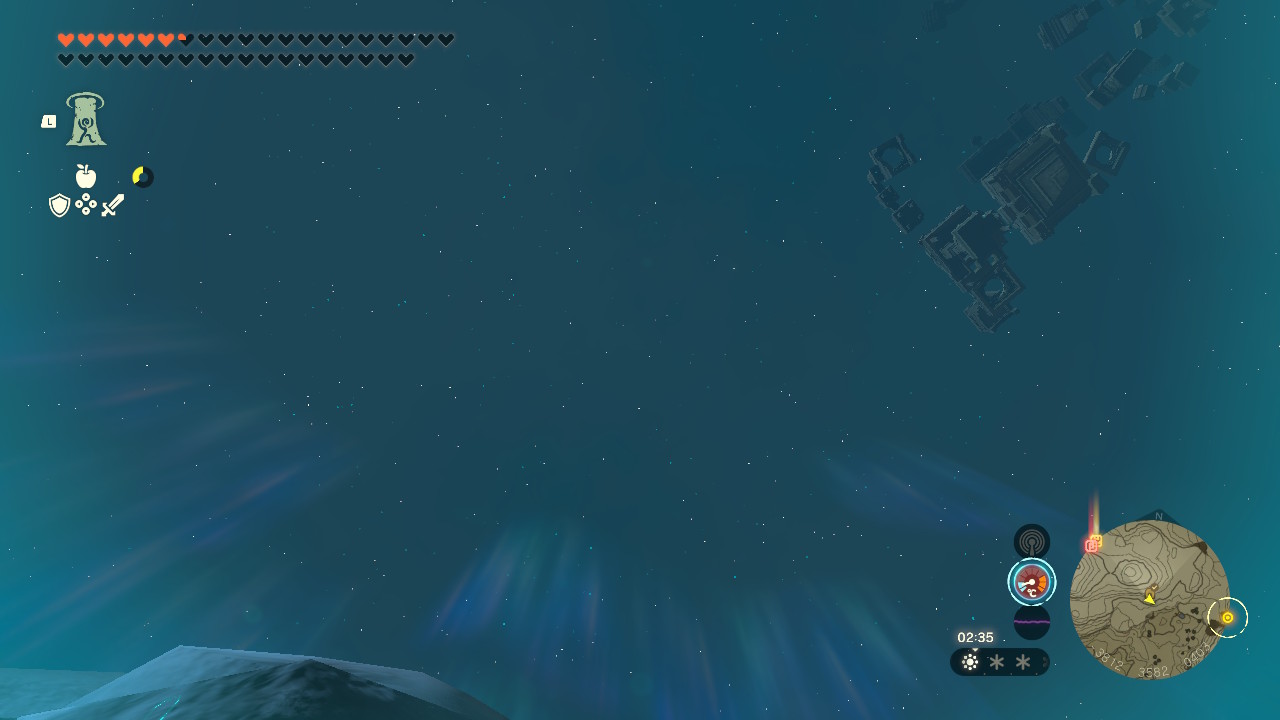Open the weather forecast bar
Screen dimensions: 1280x720
pyautogui.click(x=999, y=662)
